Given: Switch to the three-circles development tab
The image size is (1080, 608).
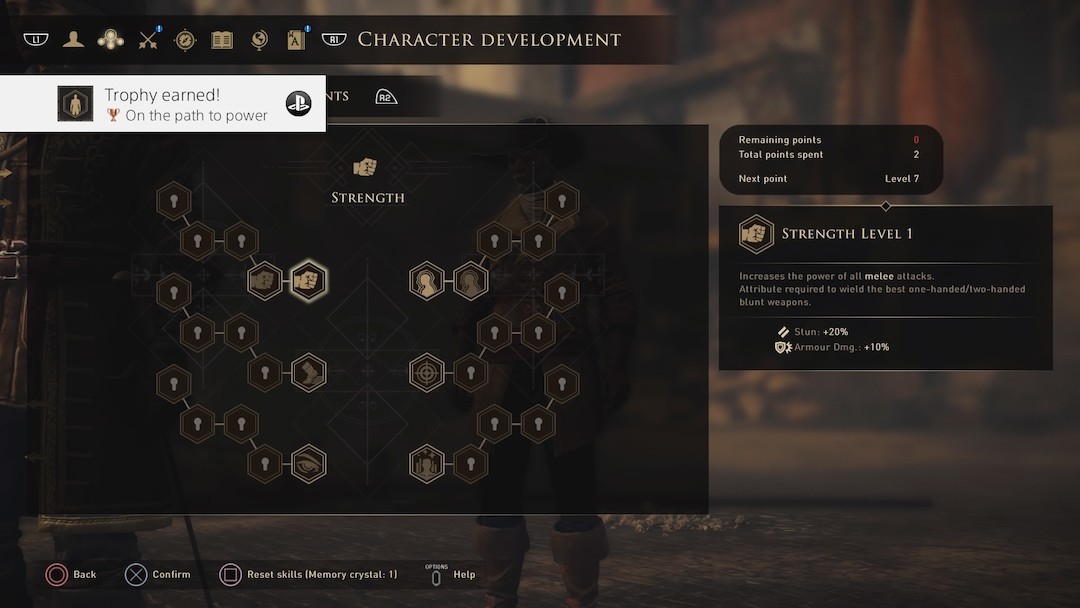Looking at the screenshot, I should 110,40.
